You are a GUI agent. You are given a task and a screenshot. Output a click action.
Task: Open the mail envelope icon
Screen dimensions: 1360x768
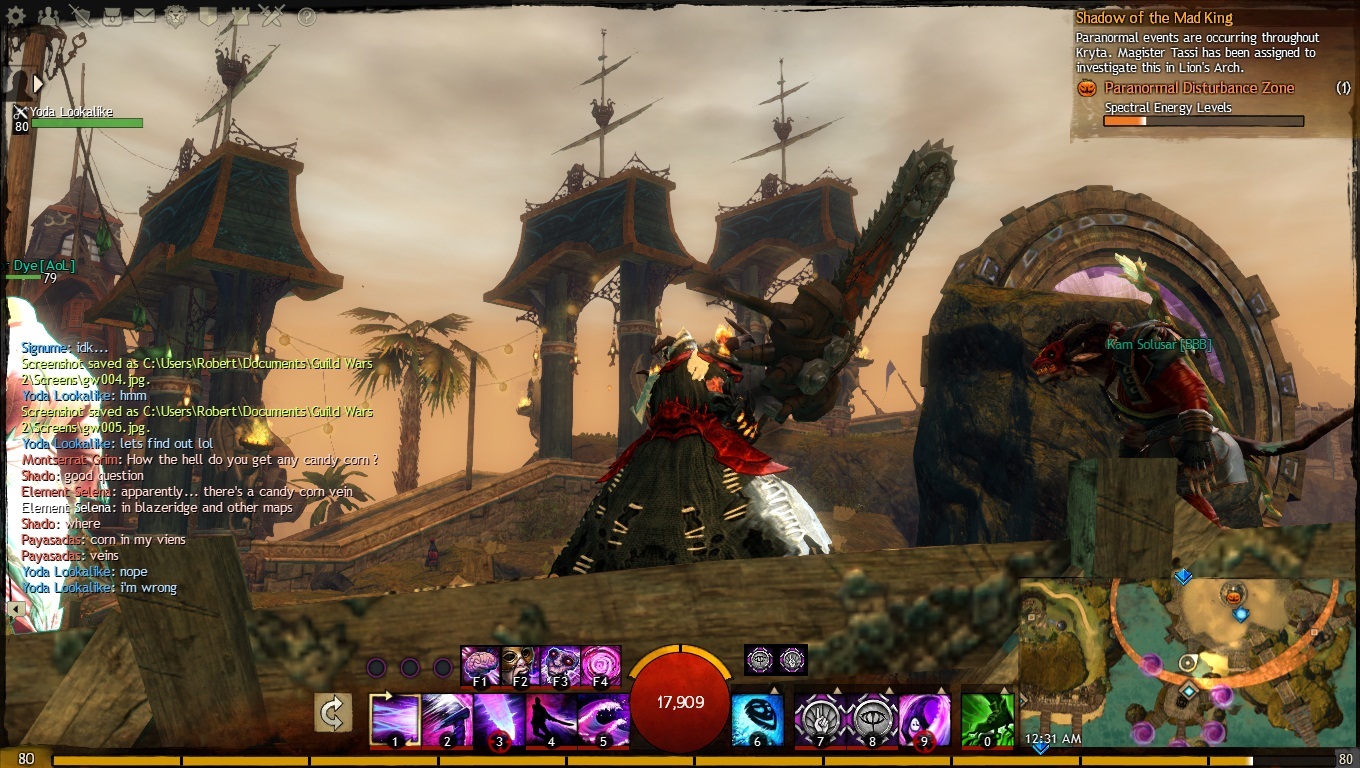tap(145, 16)
